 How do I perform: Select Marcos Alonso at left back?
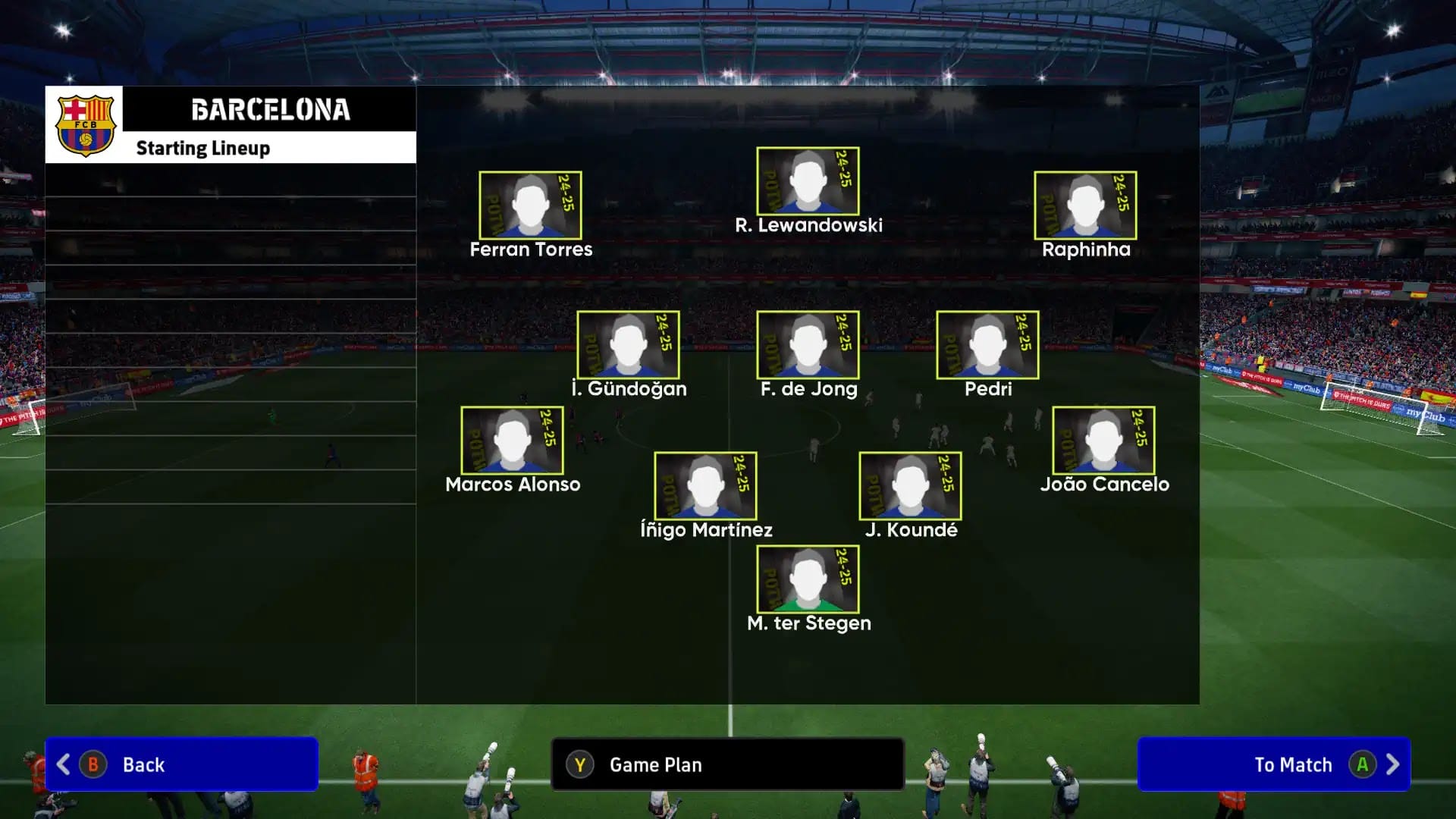click(512, 441)
